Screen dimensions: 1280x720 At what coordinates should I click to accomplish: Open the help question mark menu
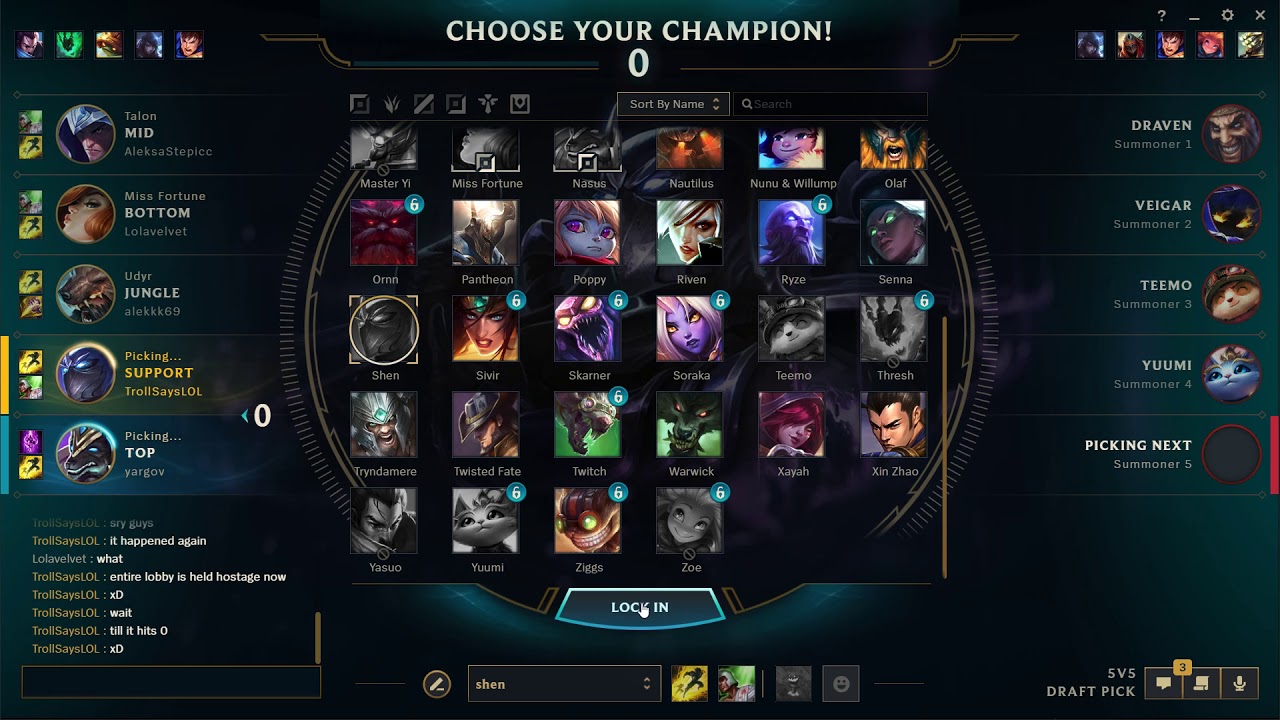coord(1161,15)
